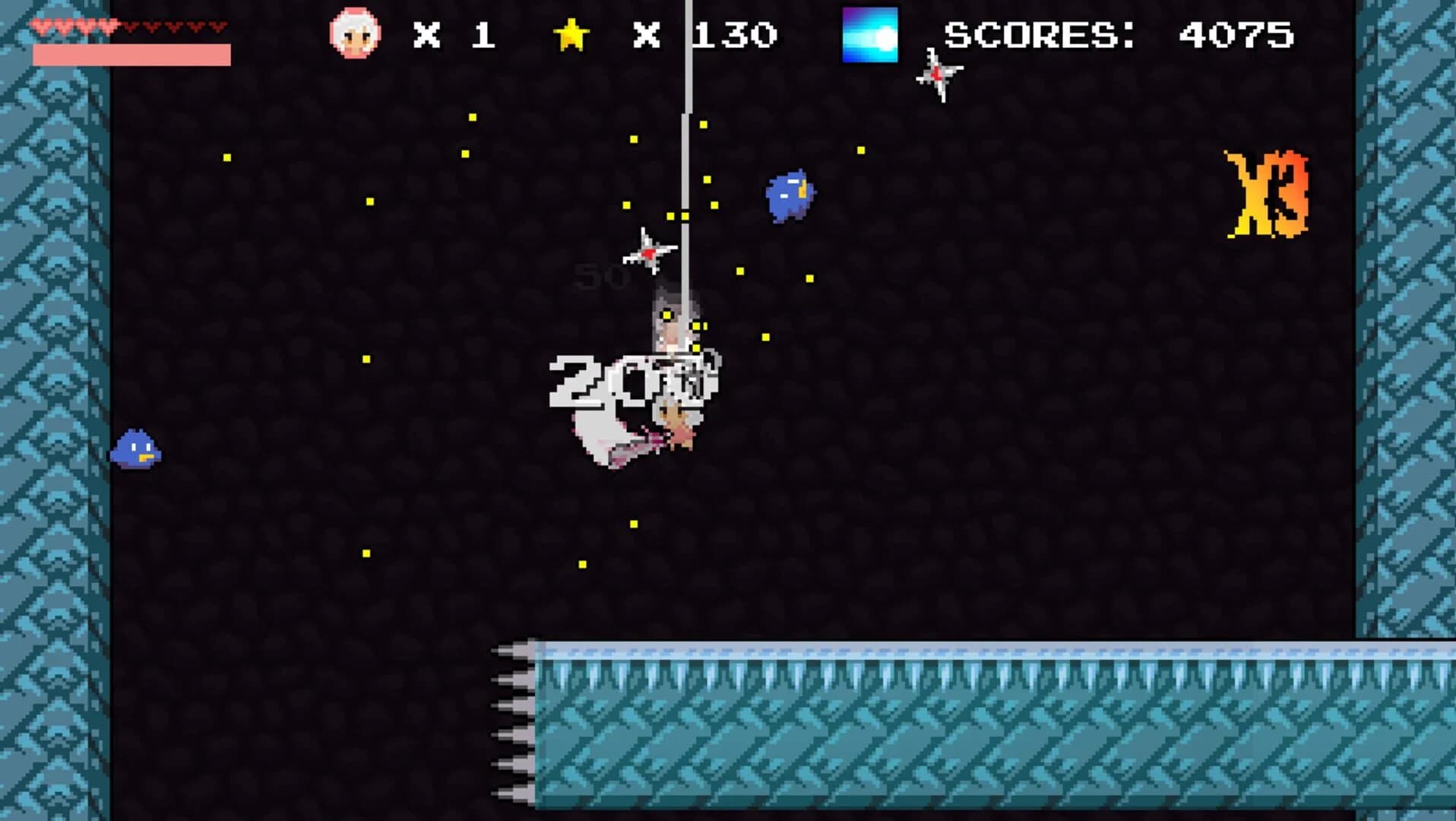Viewport: 1456px width, 821px height.
Task: Select the flaming X3 multiplier graphic
Action: coord(1268,192)
